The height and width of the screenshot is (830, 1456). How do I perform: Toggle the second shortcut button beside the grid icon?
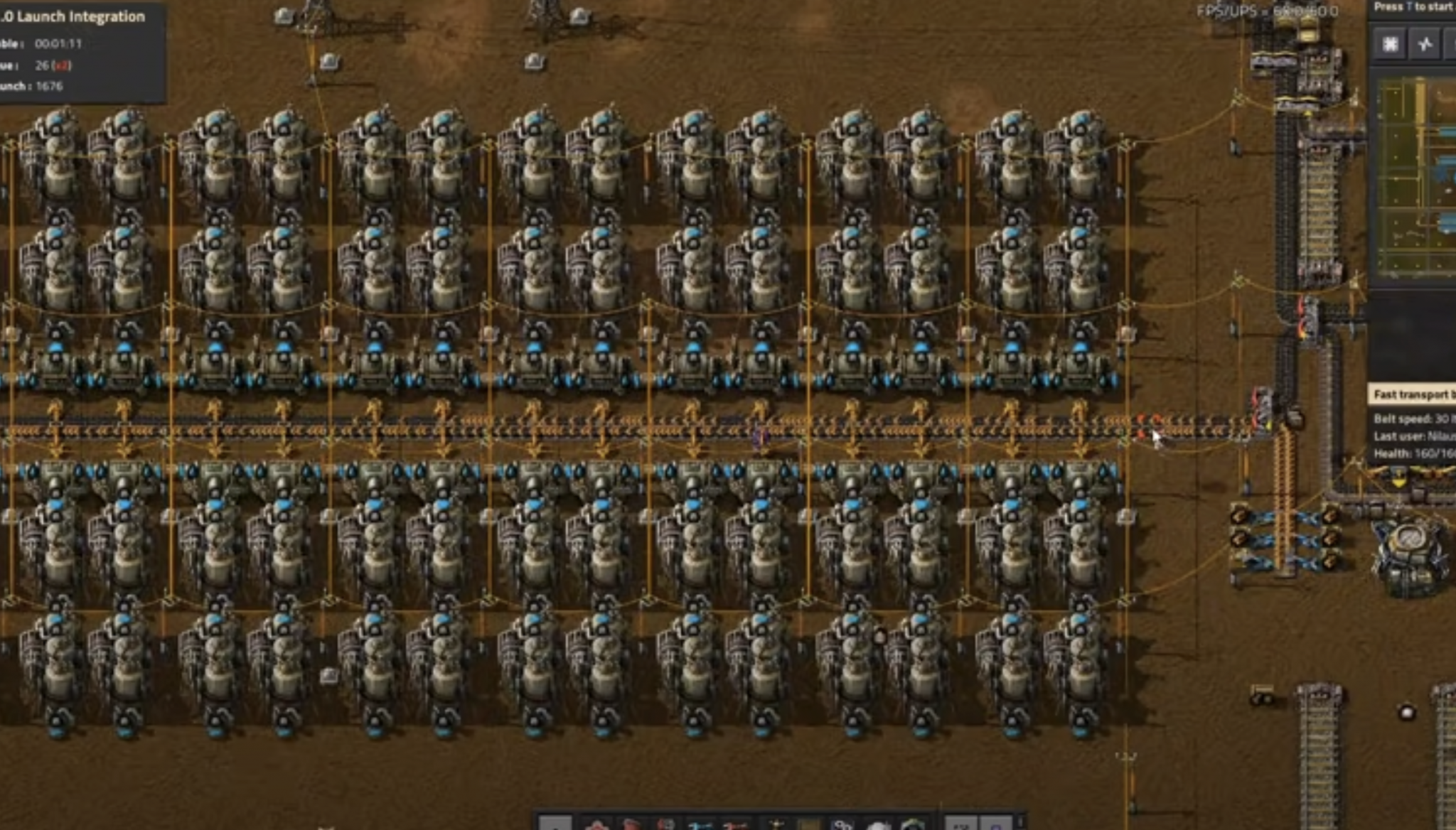tap(1425, 44)
